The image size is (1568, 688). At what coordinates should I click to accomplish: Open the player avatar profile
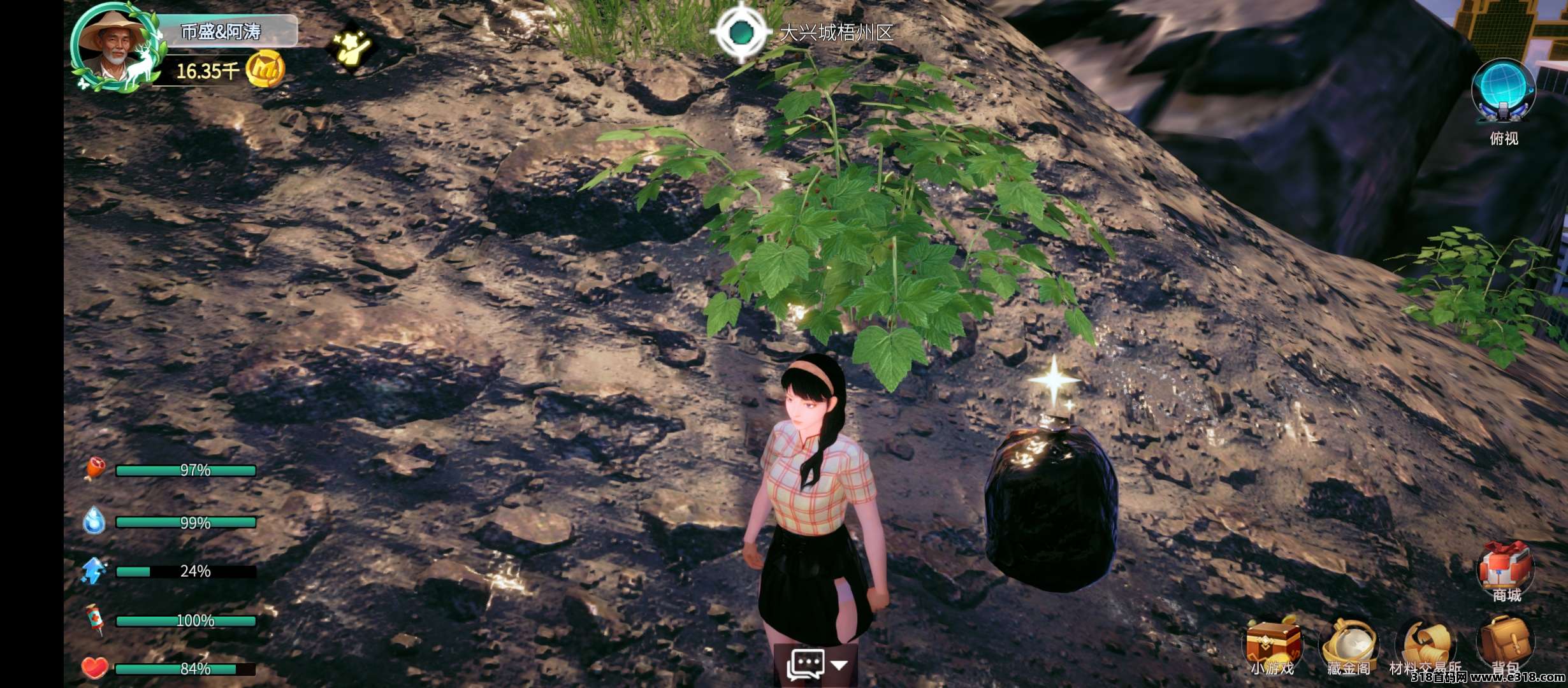point(113,49)
